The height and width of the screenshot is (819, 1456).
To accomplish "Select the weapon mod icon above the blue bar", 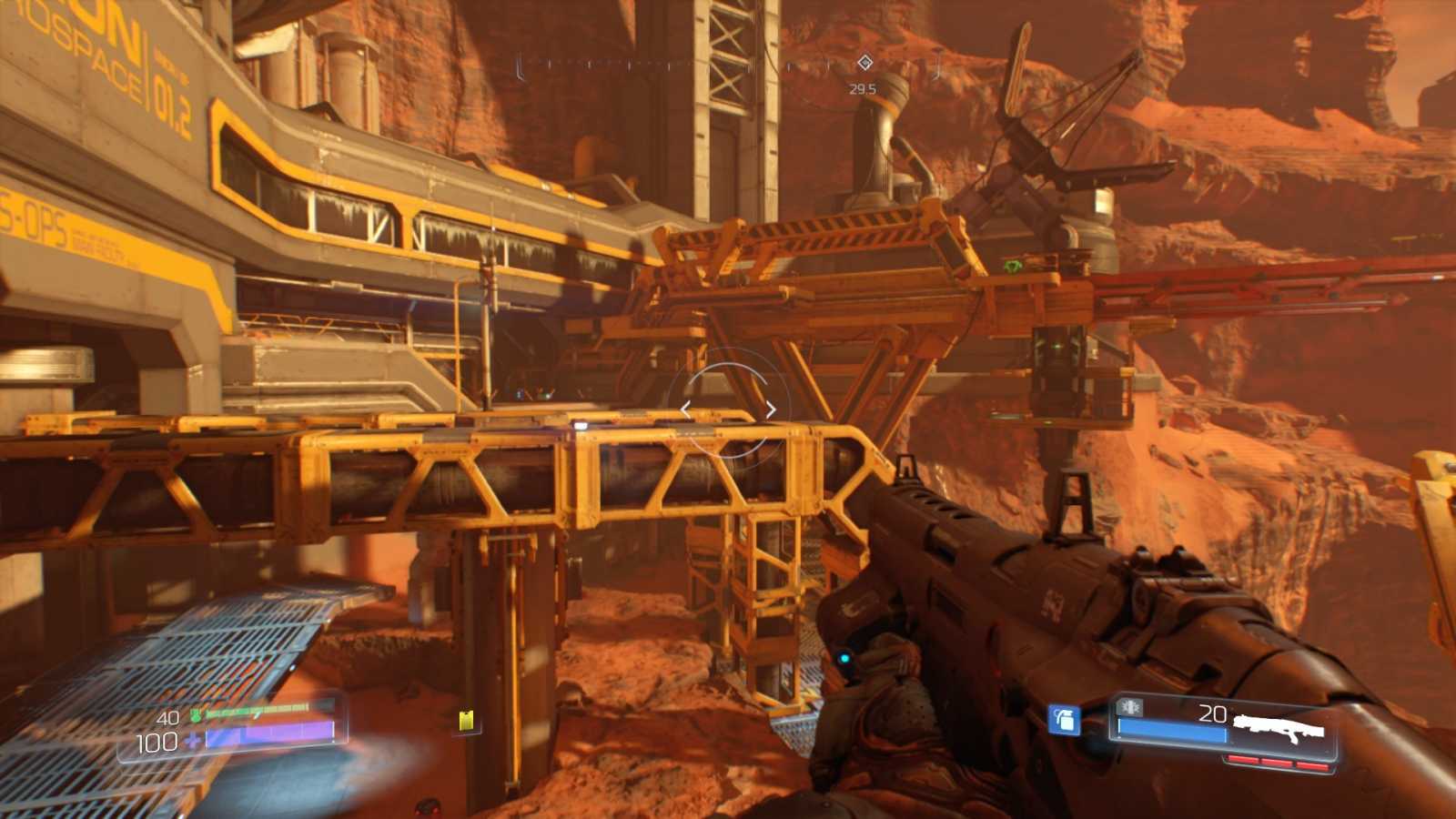I will click(1131, 706).
